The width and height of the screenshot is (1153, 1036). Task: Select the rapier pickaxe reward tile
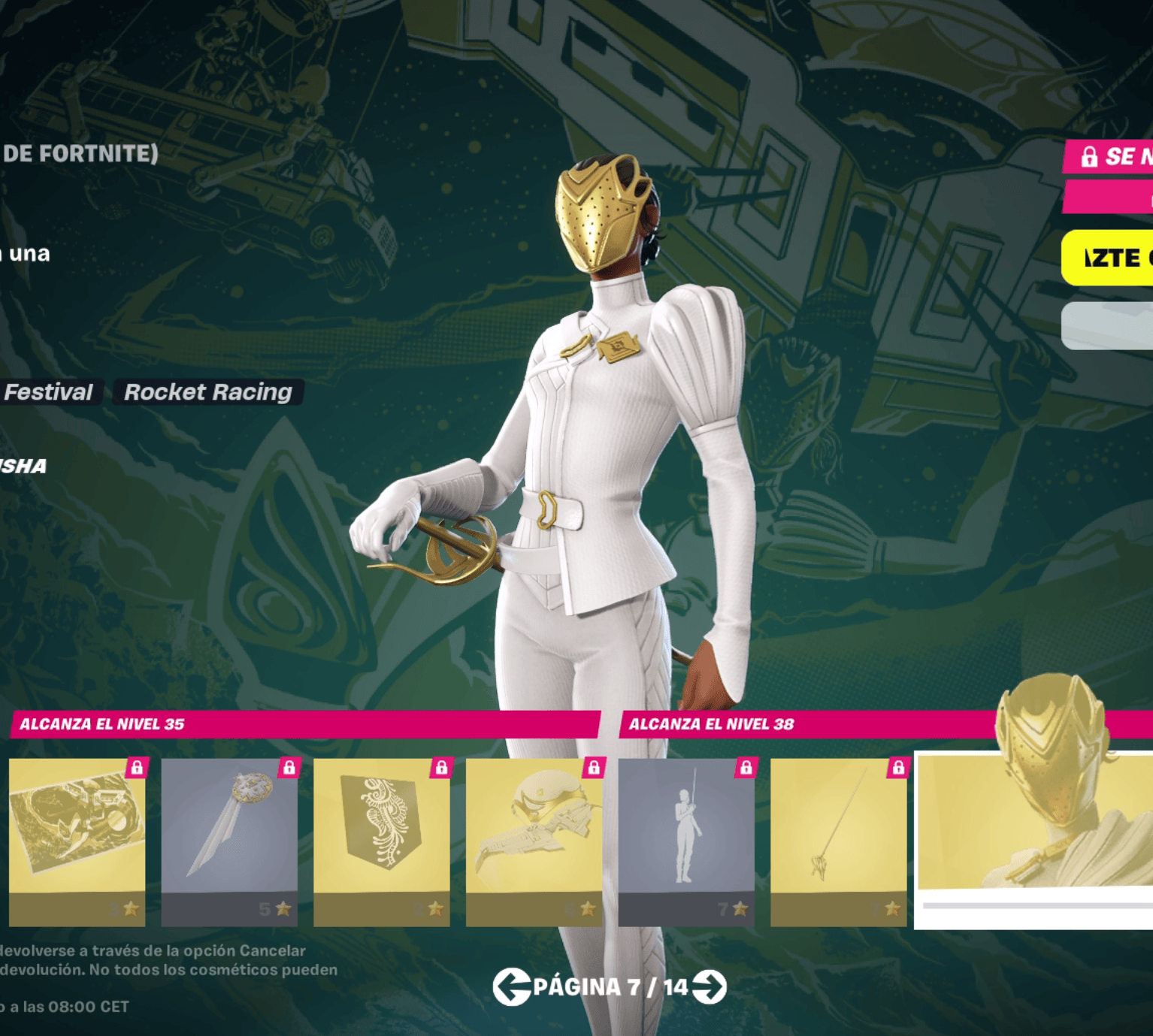(839, 841)
